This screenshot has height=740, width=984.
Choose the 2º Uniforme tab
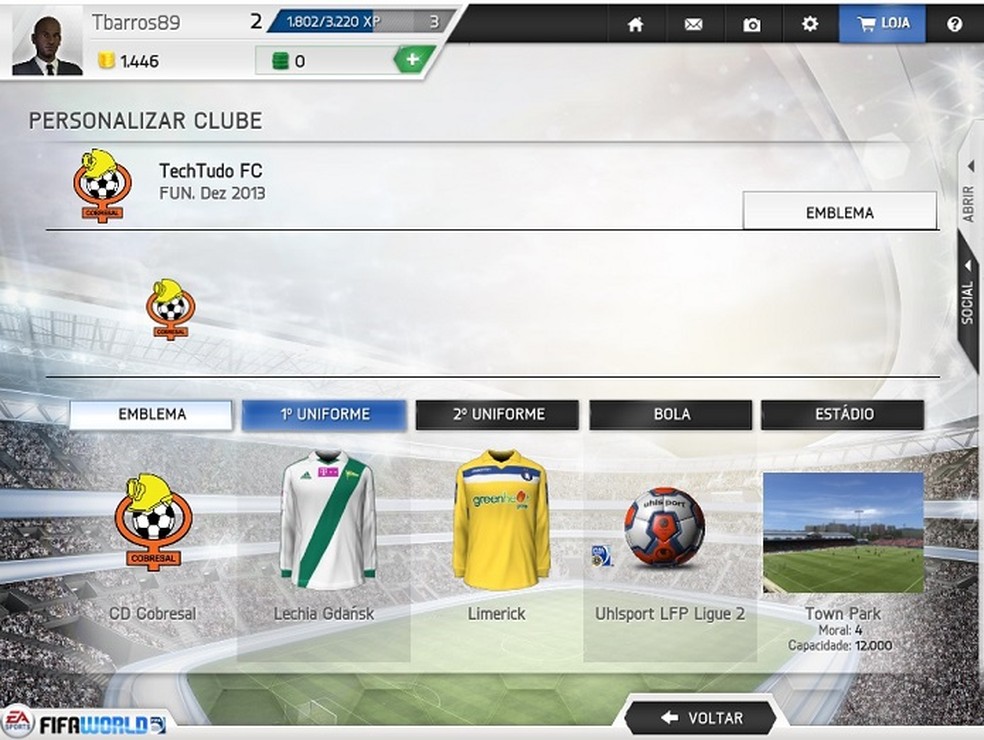pos(498,414)
